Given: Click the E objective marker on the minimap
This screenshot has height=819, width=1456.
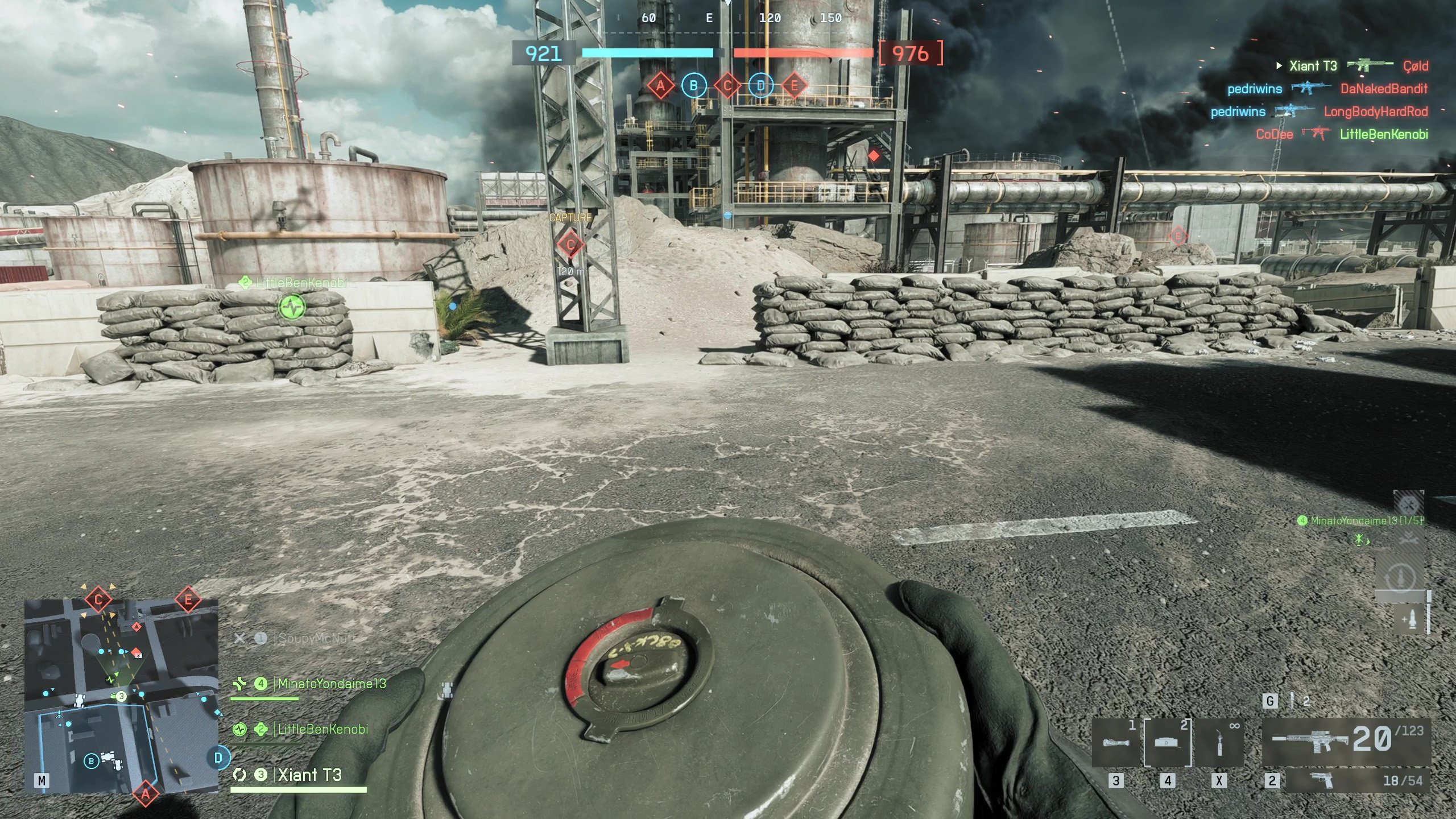Looking at the screenshot, I should 188,599.
